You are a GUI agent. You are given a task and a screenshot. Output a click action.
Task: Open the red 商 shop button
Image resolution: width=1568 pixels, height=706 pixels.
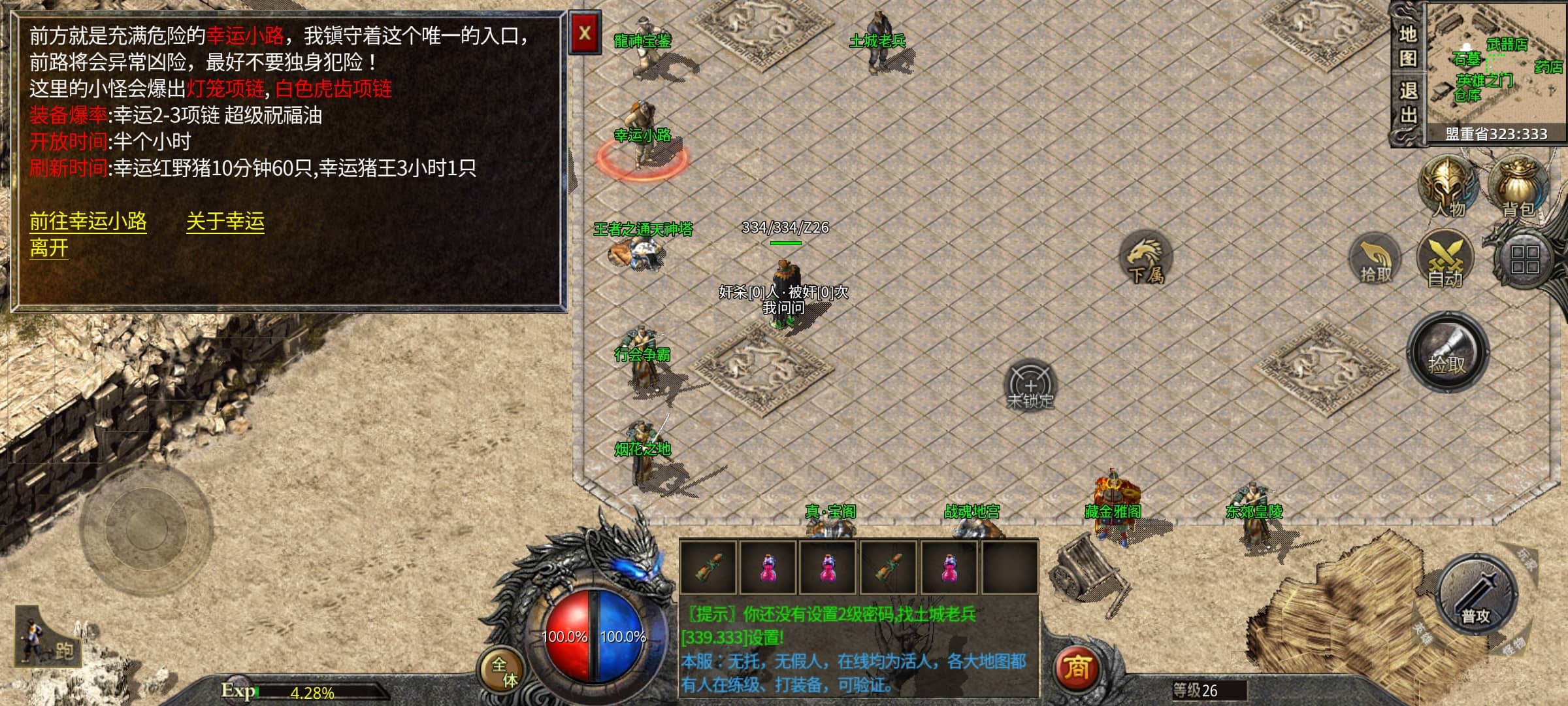[1077, 667]
